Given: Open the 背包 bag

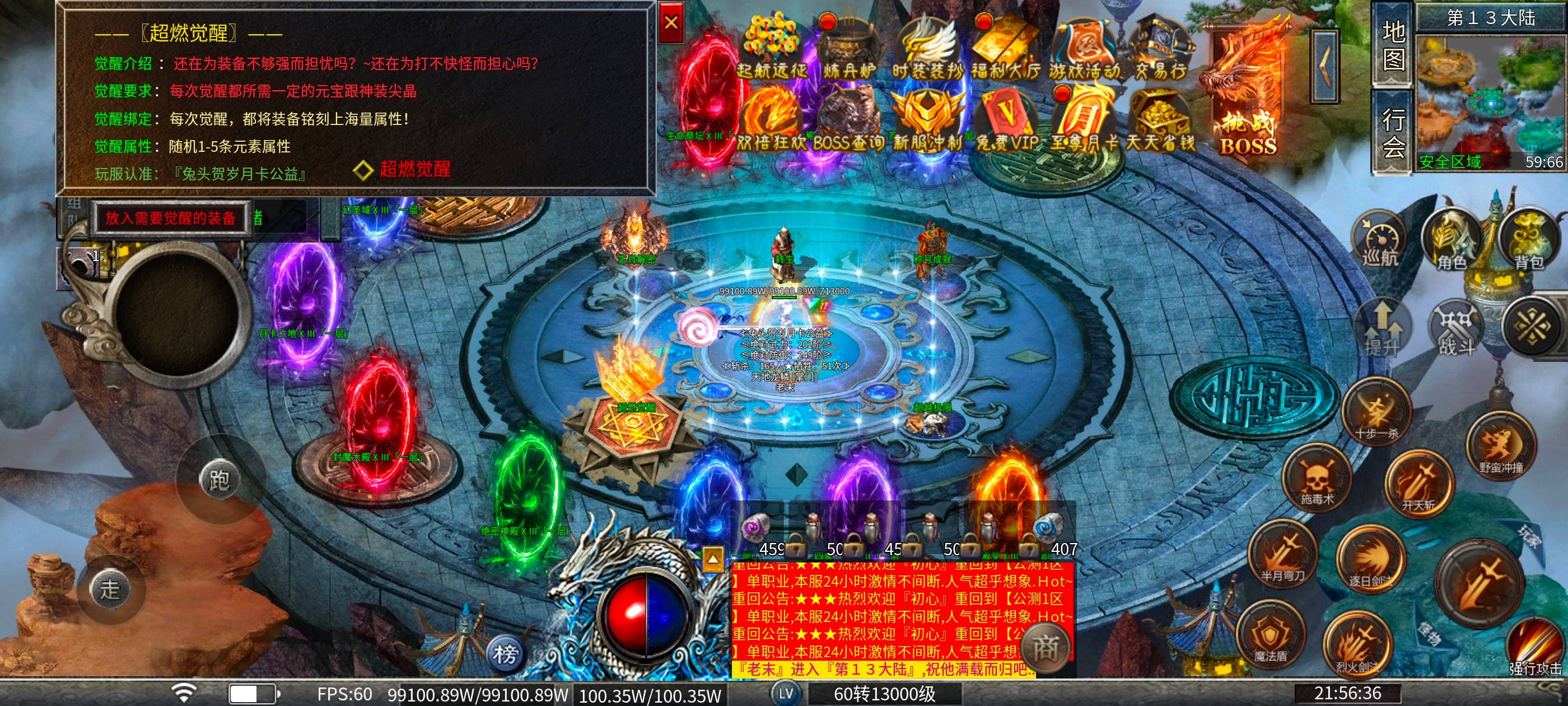Looking at the screenshot, I should pos(1528,240).
